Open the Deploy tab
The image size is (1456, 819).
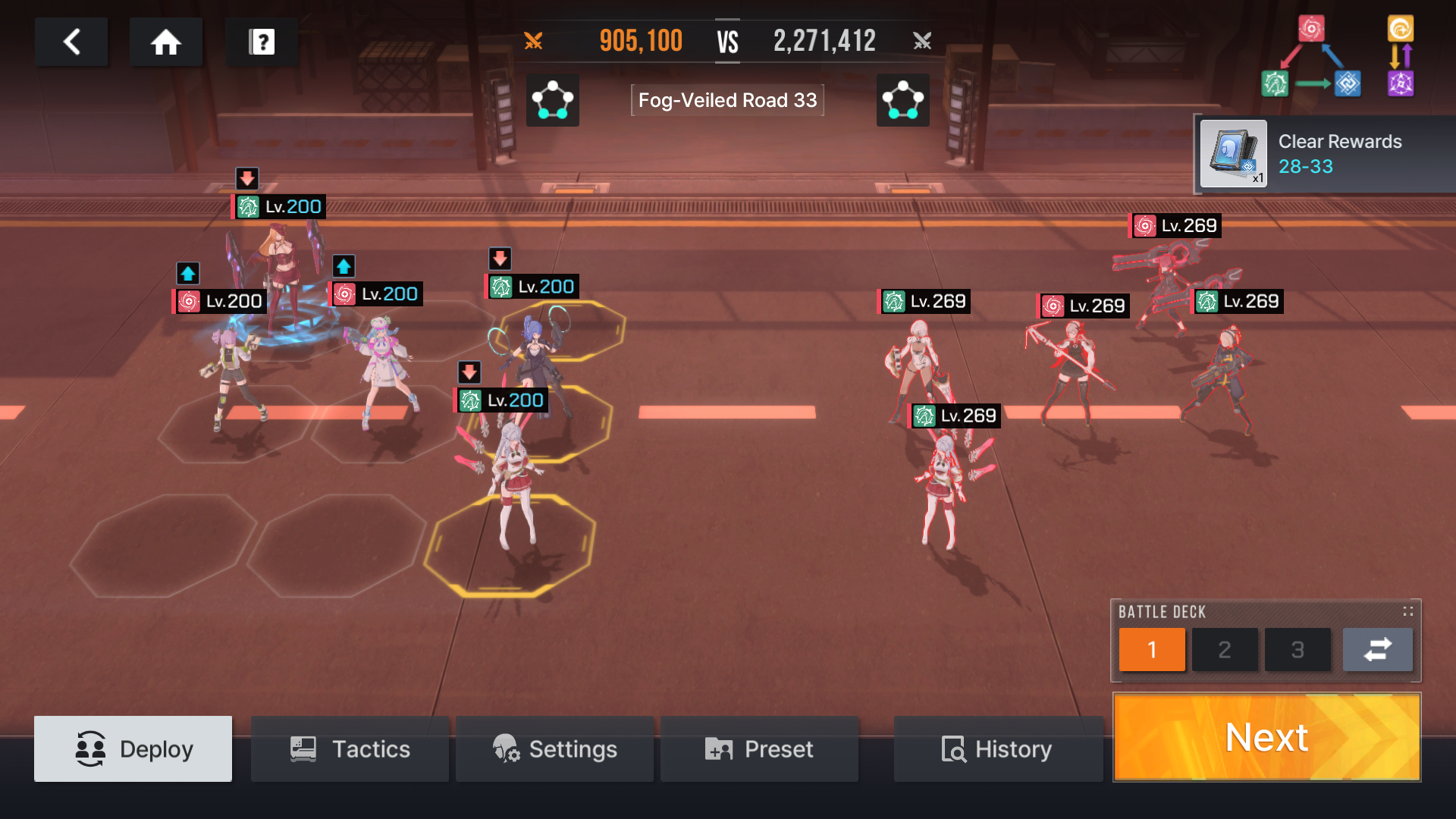133,749
